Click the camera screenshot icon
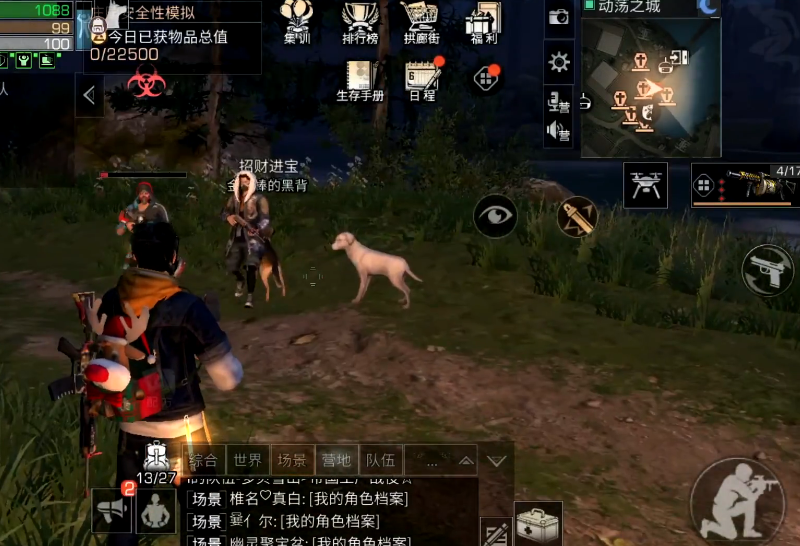The width and height of the screenshot is (800, 546). tap(559, 17)
